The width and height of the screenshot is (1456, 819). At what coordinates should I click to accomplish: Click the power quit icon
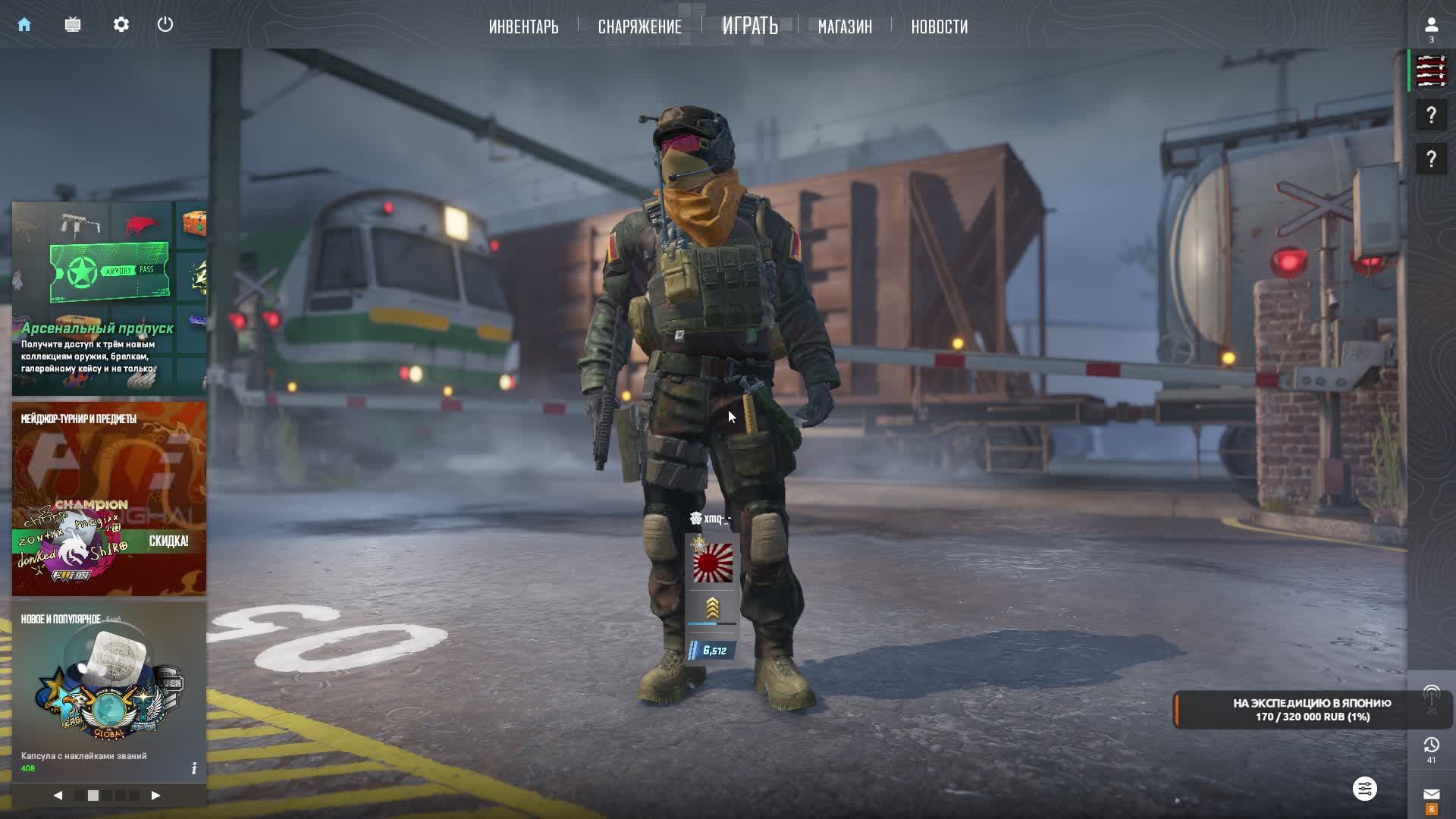tap(165, 25)
